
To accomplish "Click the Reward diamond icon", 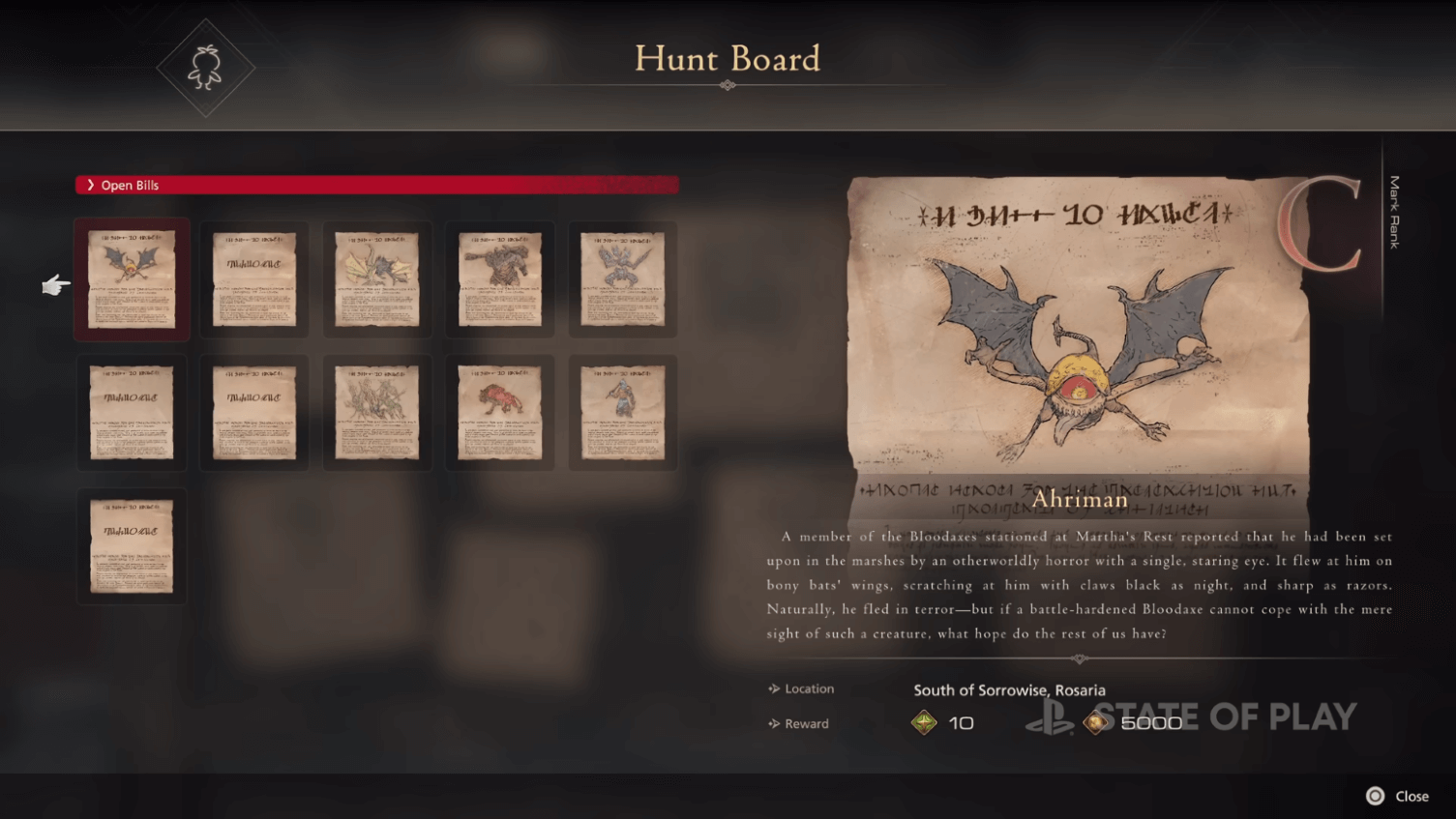I will [x=773, y=723].
